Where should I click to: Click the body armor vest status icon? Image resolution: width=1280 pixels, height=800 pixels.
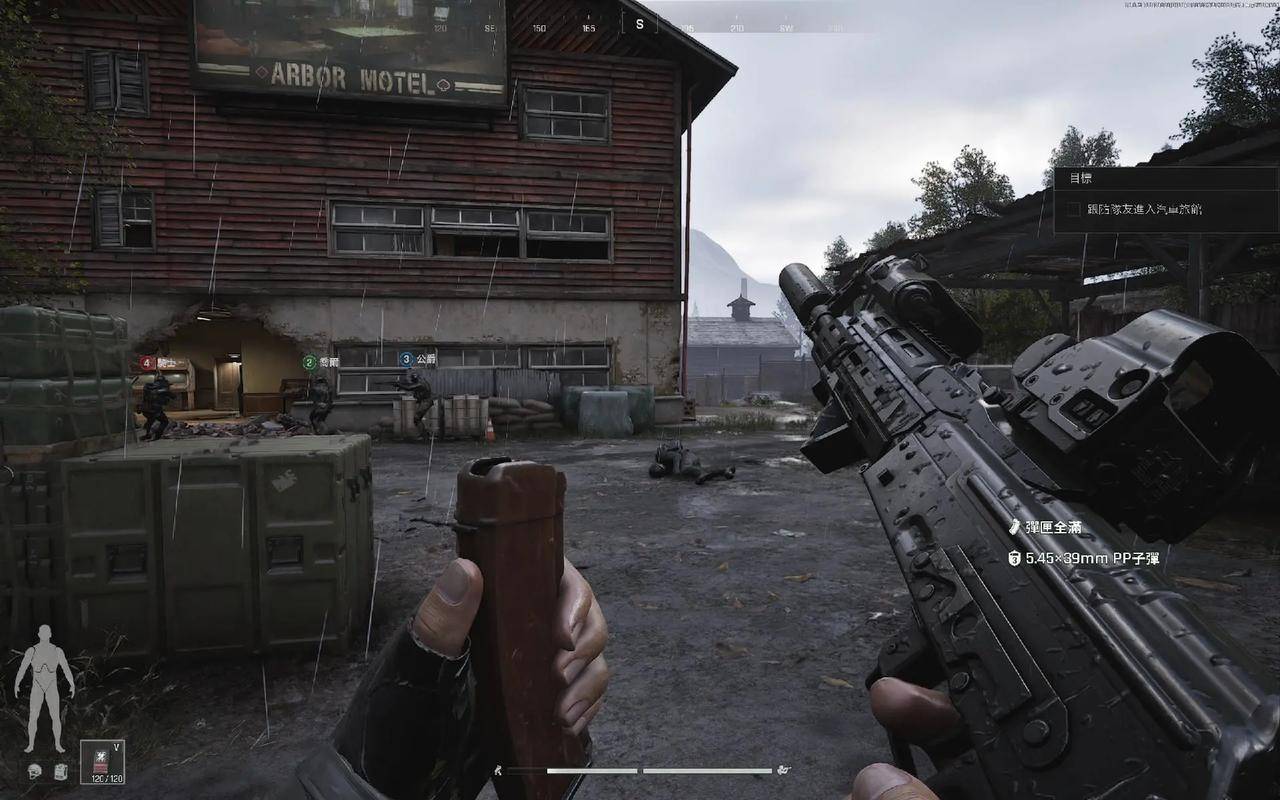pos(60,771)
